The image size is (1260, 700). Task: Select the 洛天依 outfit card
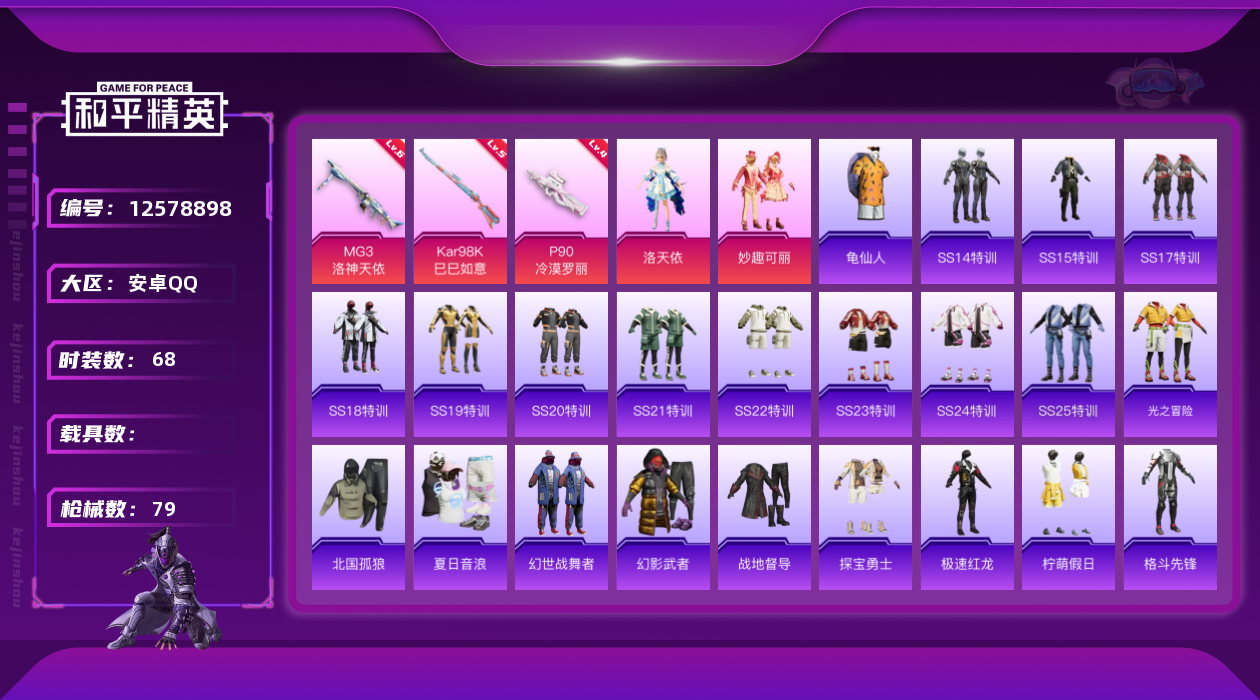663,211
